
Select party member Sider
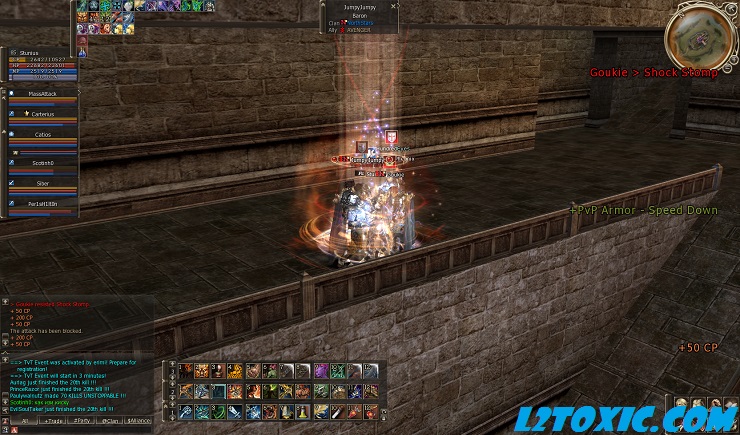(x=43, y=184)
